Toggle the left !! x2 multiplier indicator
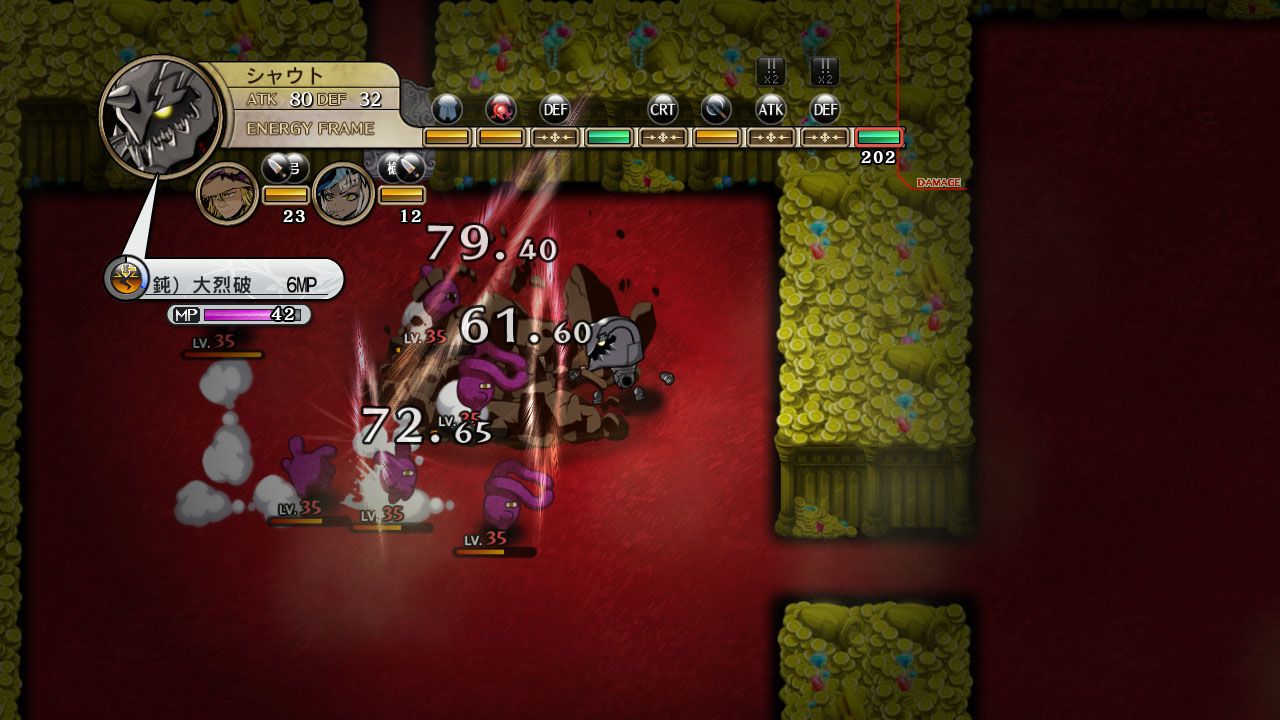 [x=770, y=69]
